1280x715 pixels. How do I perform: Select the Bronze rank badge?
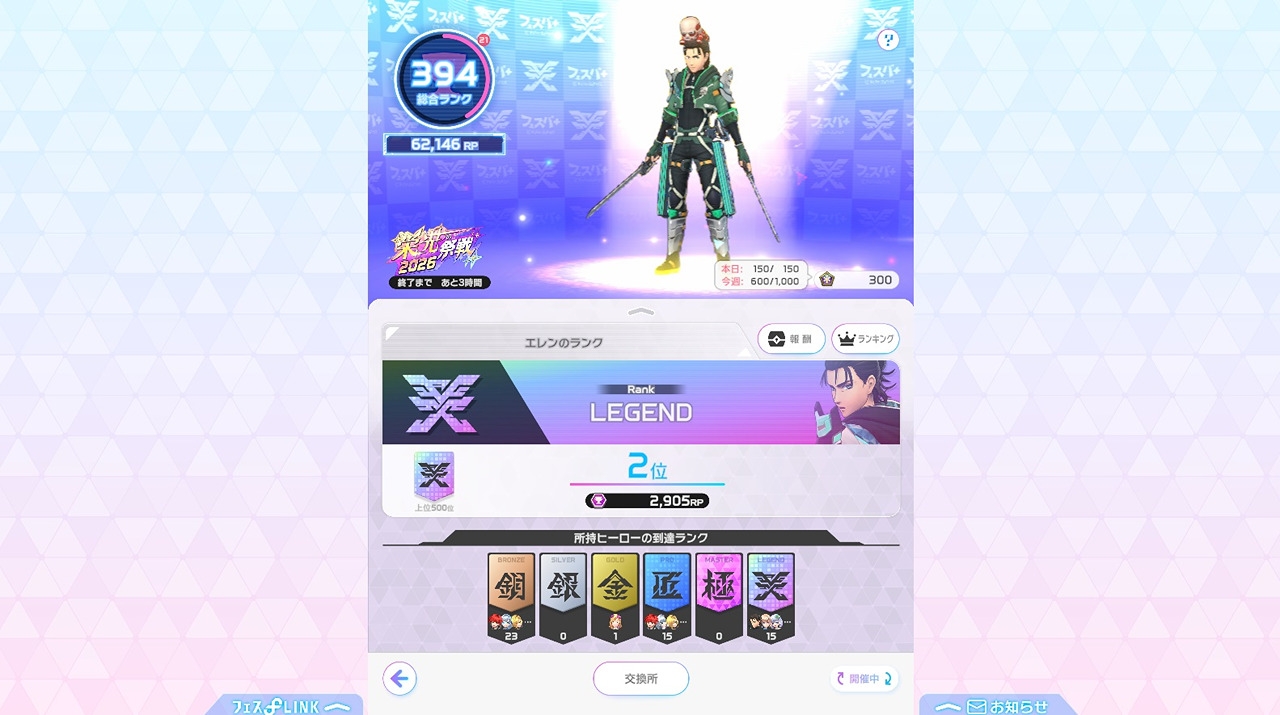click(x=511, y=597)
